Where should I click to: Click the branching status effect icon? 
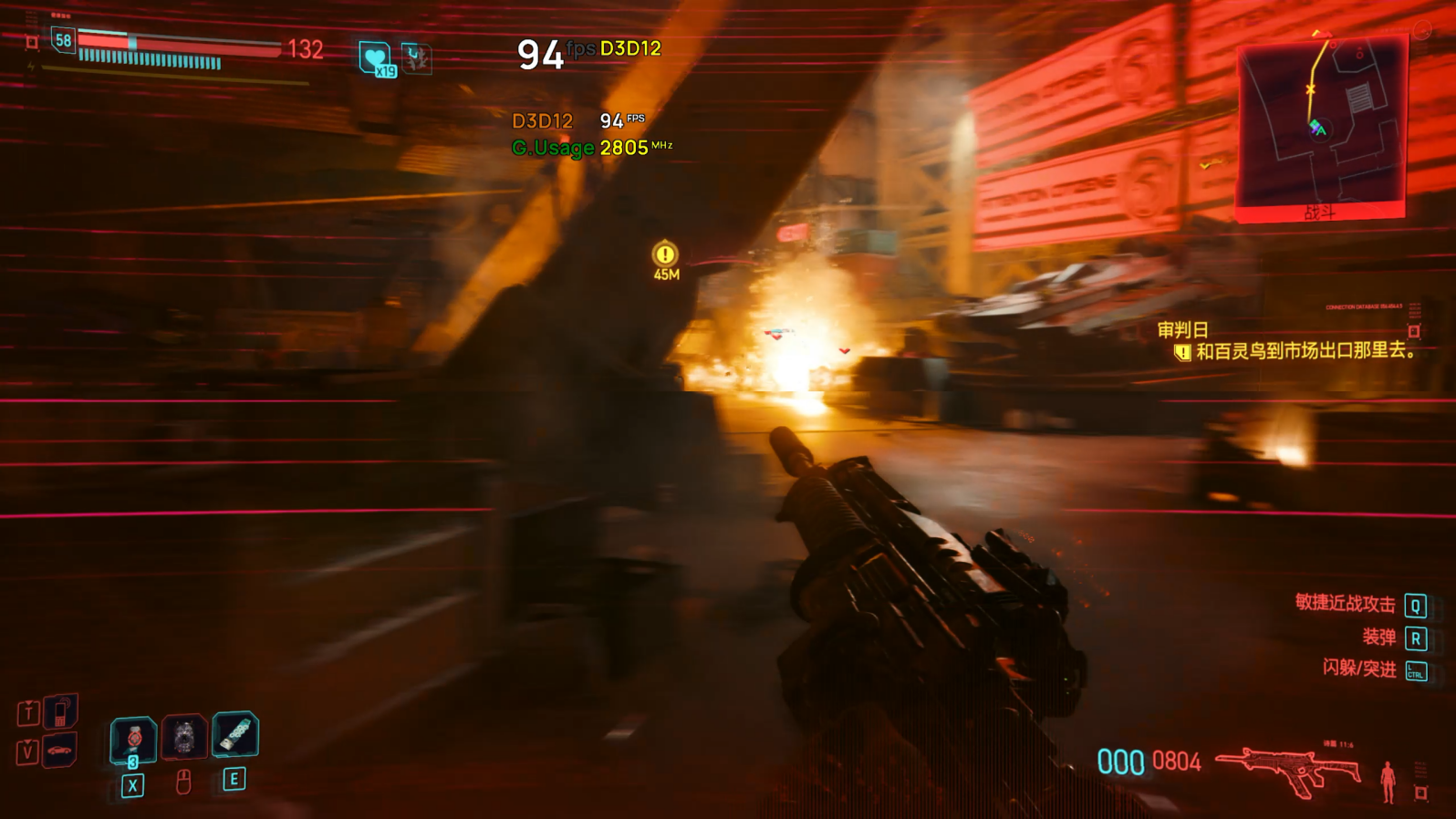pyautogui.click(x=416, y=59)
